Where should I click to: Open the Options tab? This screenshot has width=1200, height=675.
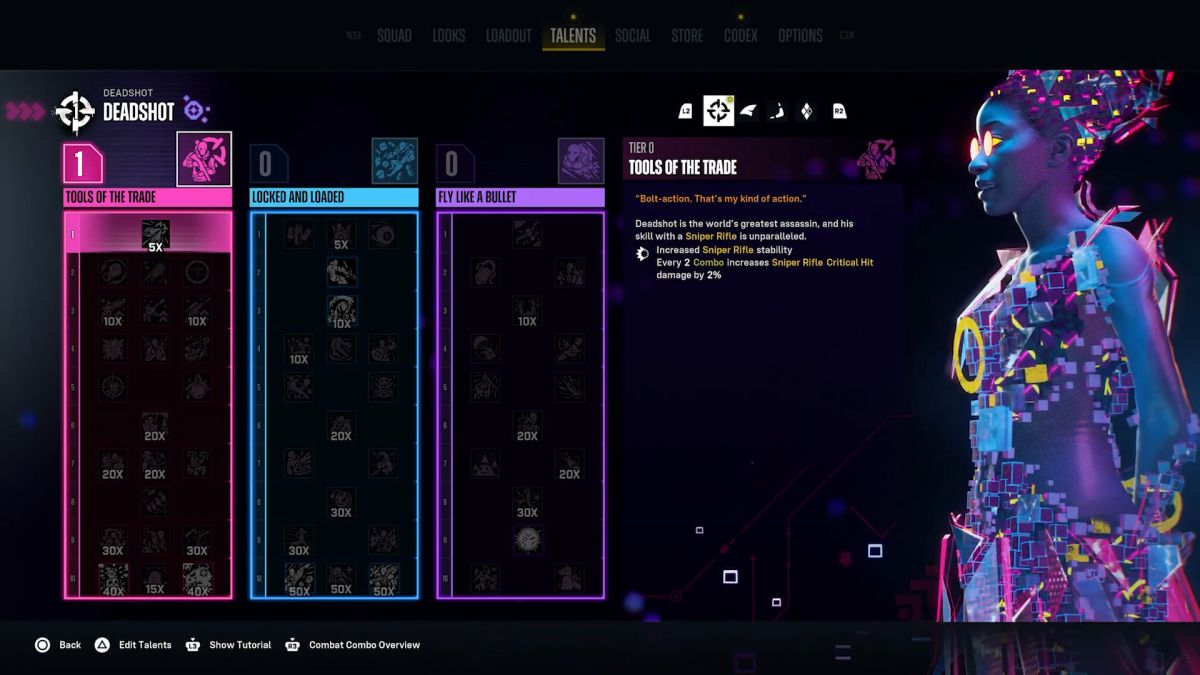coord(800,36)
